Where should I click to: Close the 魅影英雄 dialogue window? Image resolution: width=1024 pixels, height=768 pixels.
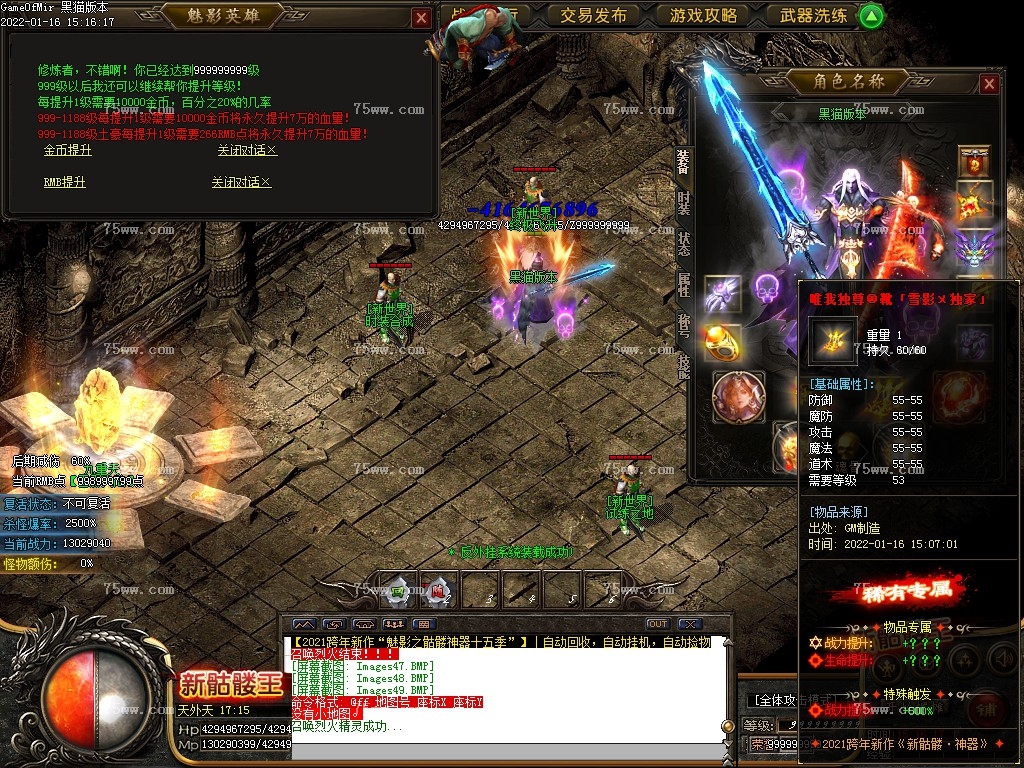tap(421, 18)
